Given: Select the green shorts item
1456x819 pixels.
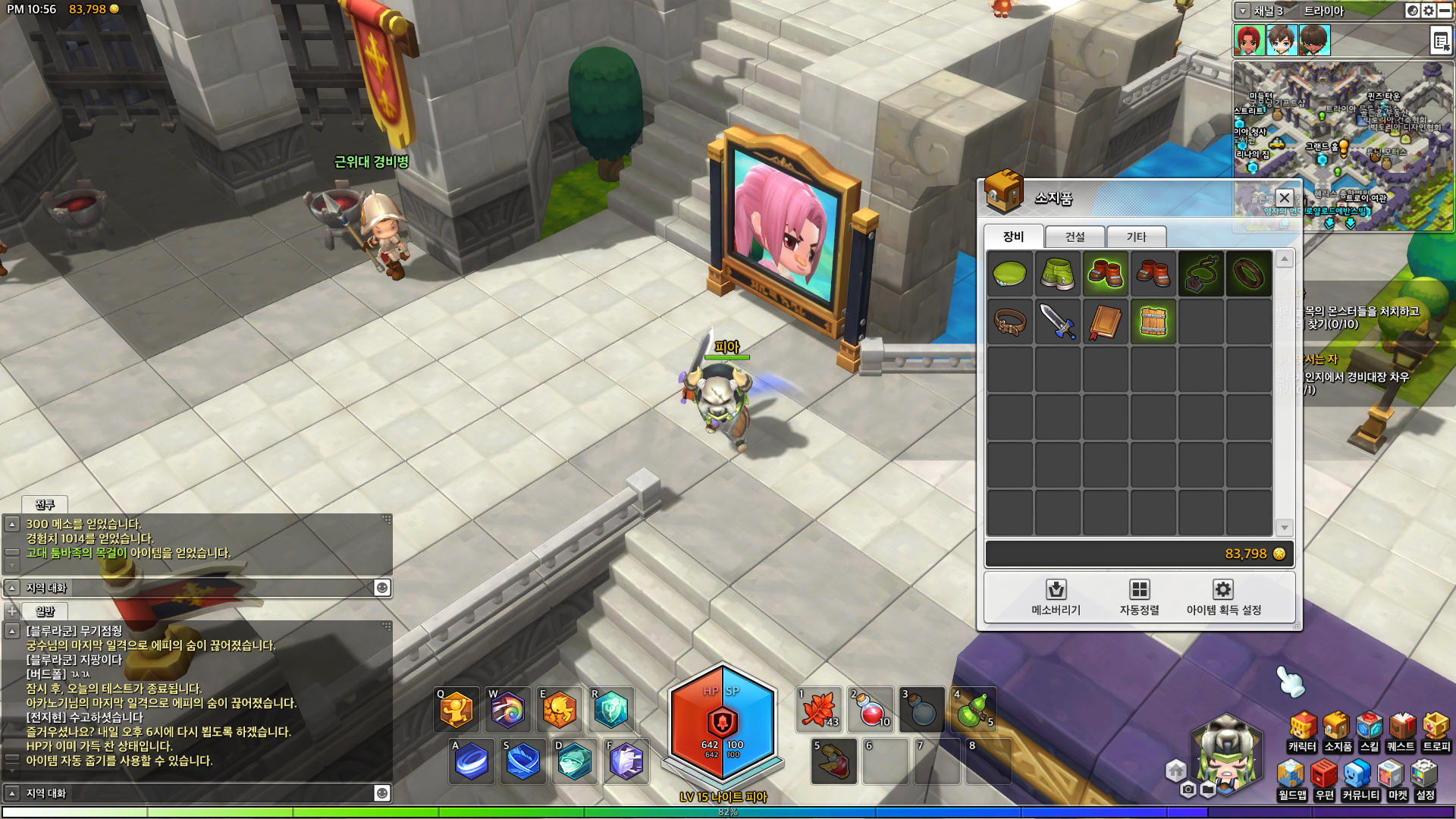Looking at the screenshot, I should [1057, 273].
